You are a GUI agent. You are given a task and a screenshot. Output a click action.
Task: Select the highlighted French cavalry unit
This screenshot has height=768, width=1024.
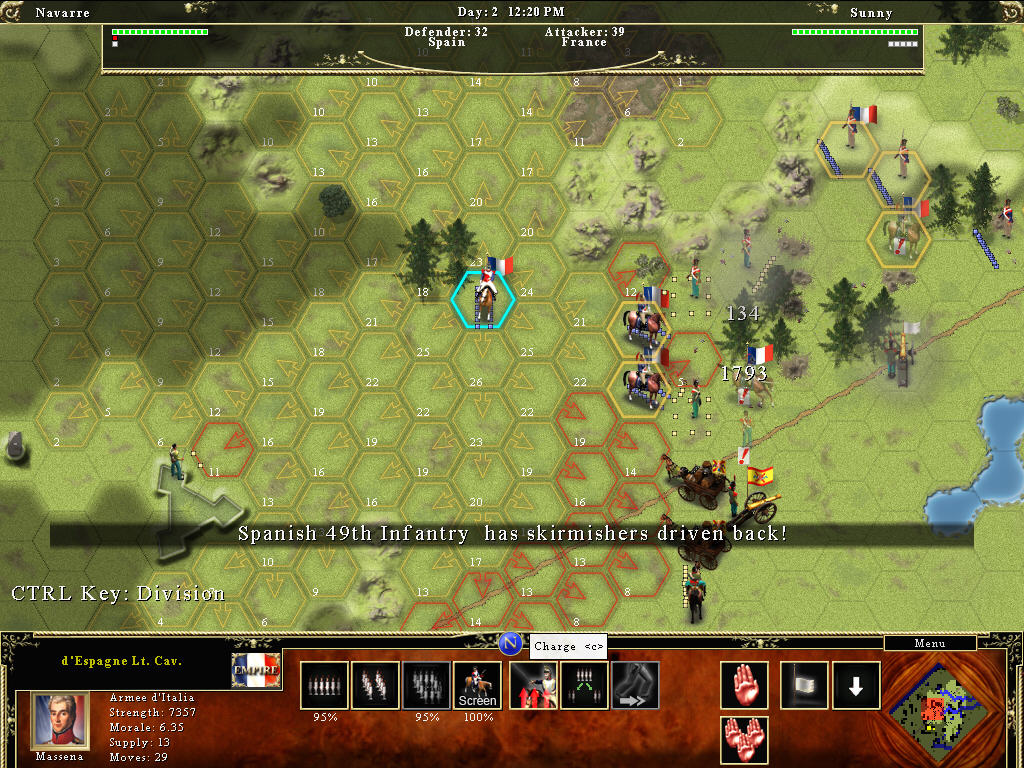click(484, 297)
